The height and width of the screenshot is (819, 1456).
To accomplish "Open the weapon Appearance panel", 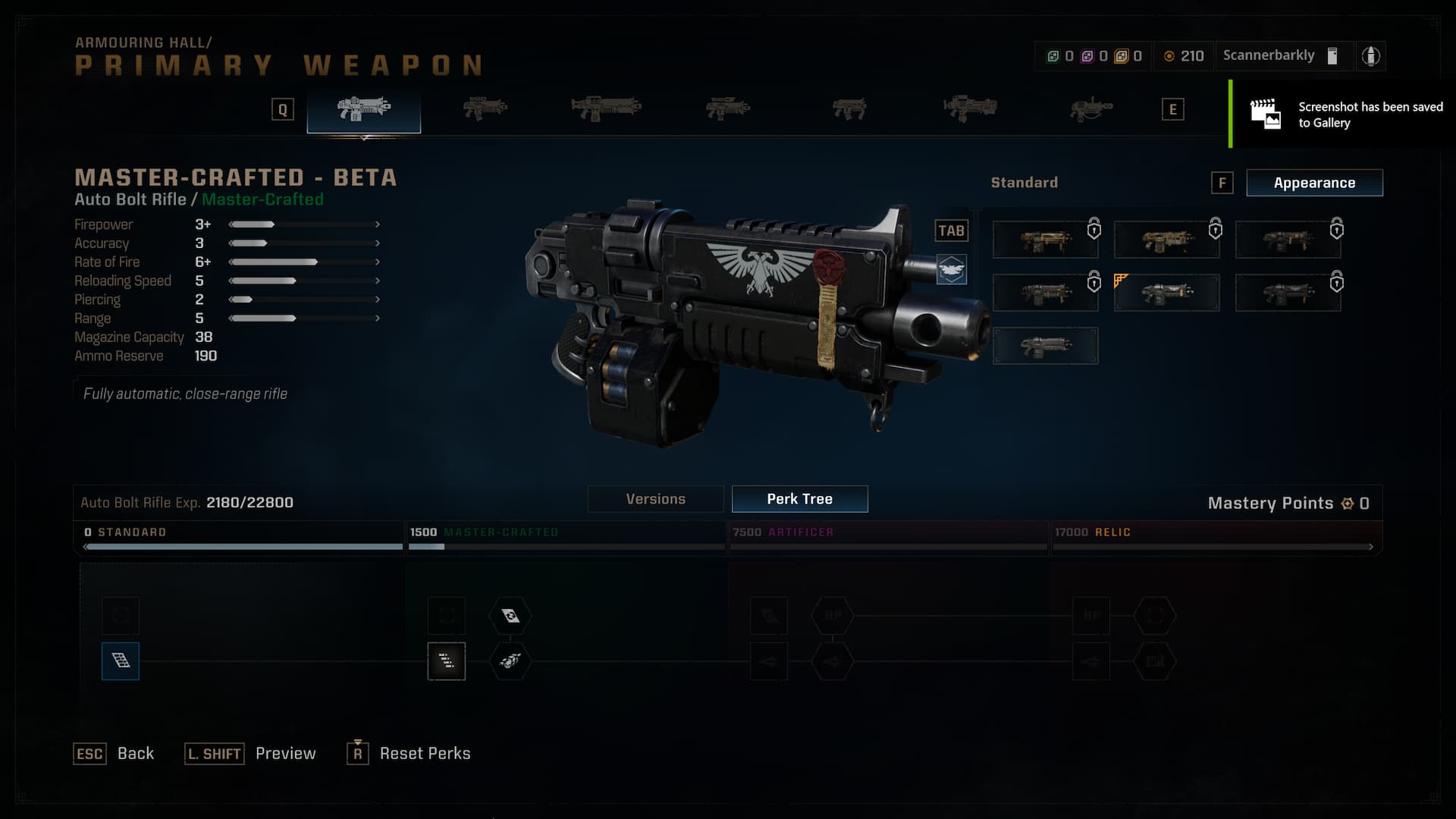I will click(x=1314, y=183).
